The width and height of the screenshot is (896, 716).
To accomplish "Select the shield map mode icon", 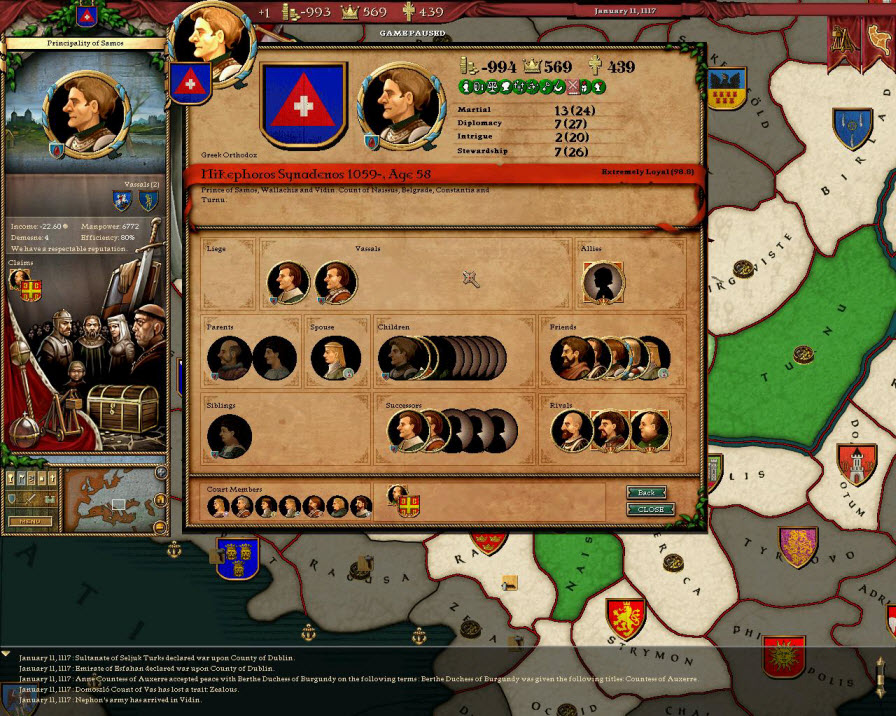I will (x=14, y=498).
